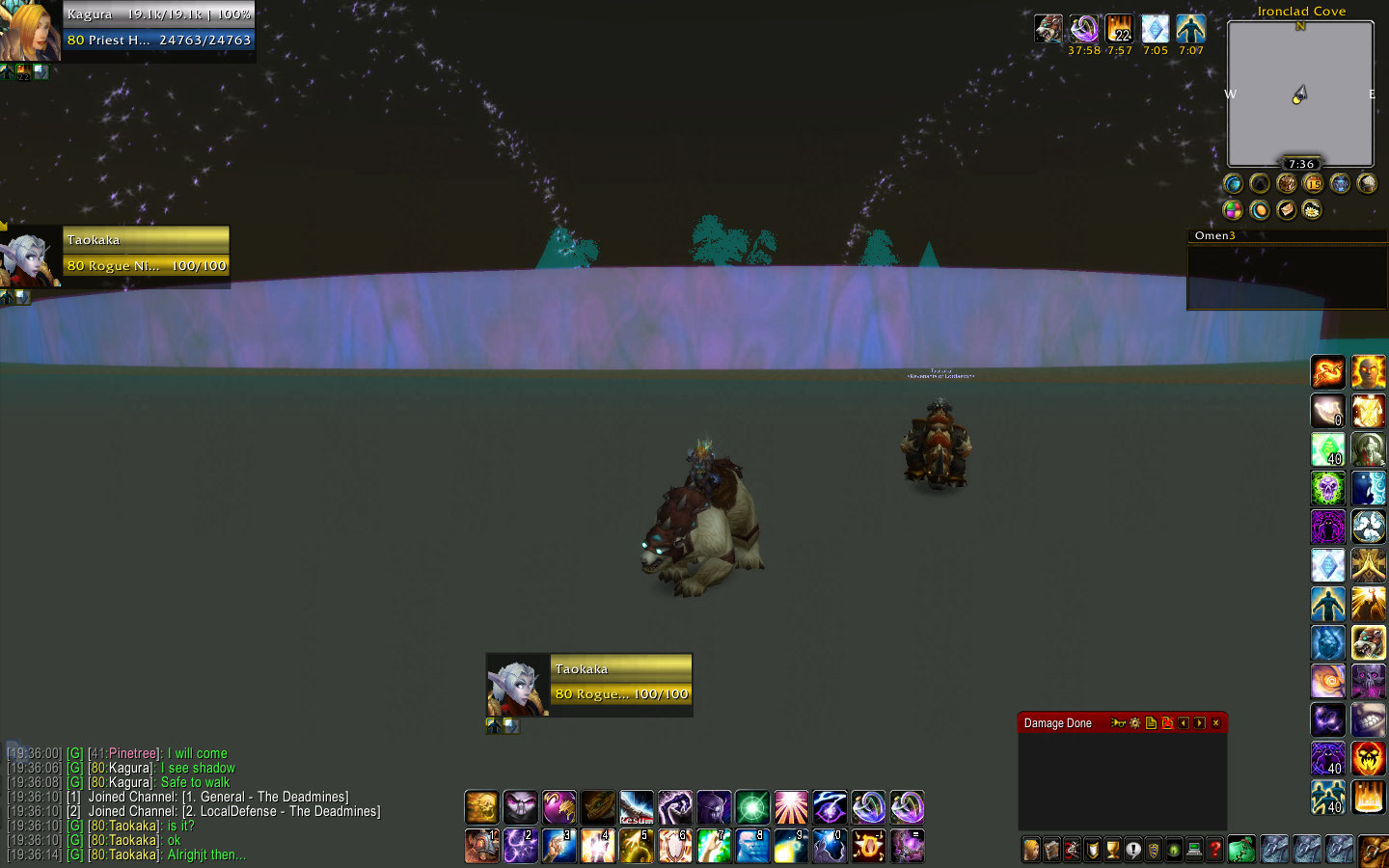Click the Damage Done reset button with red X
Screen dimensions: 1389x868
pos(1167,723)
